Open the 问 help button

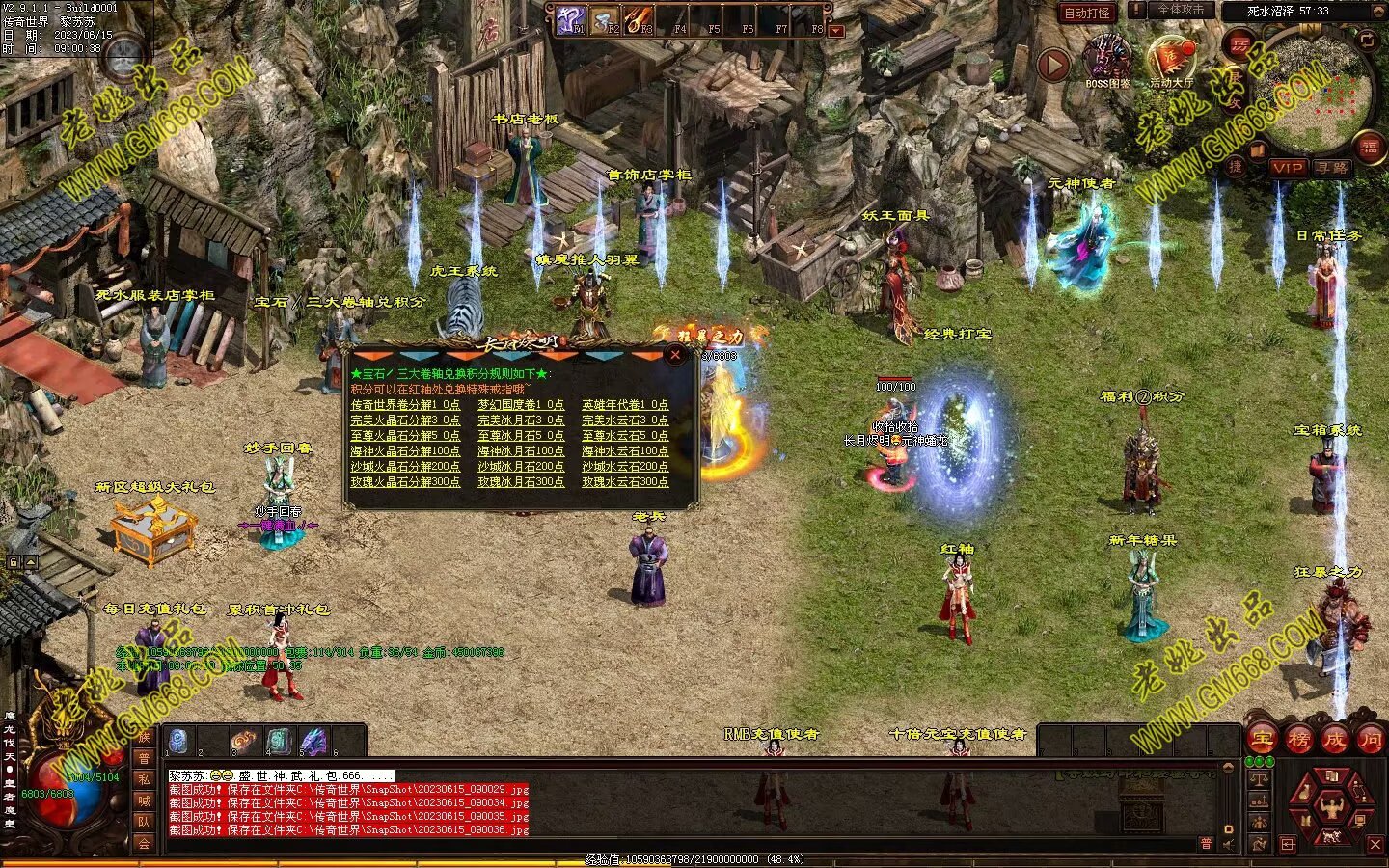(1370, 740)
